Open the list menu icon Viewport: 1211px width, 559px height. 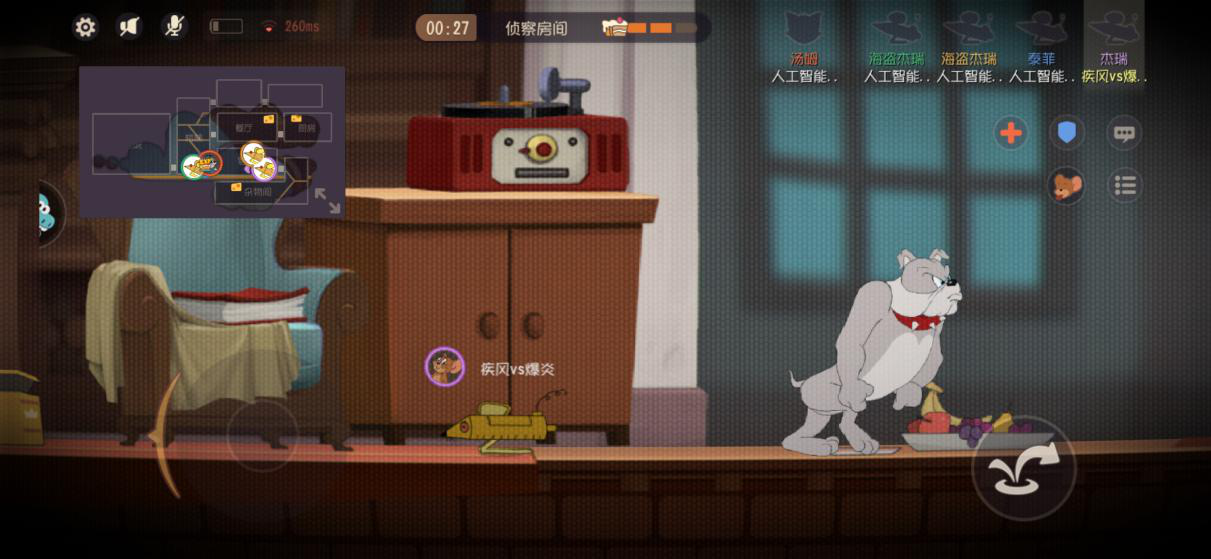(1125, 186)
